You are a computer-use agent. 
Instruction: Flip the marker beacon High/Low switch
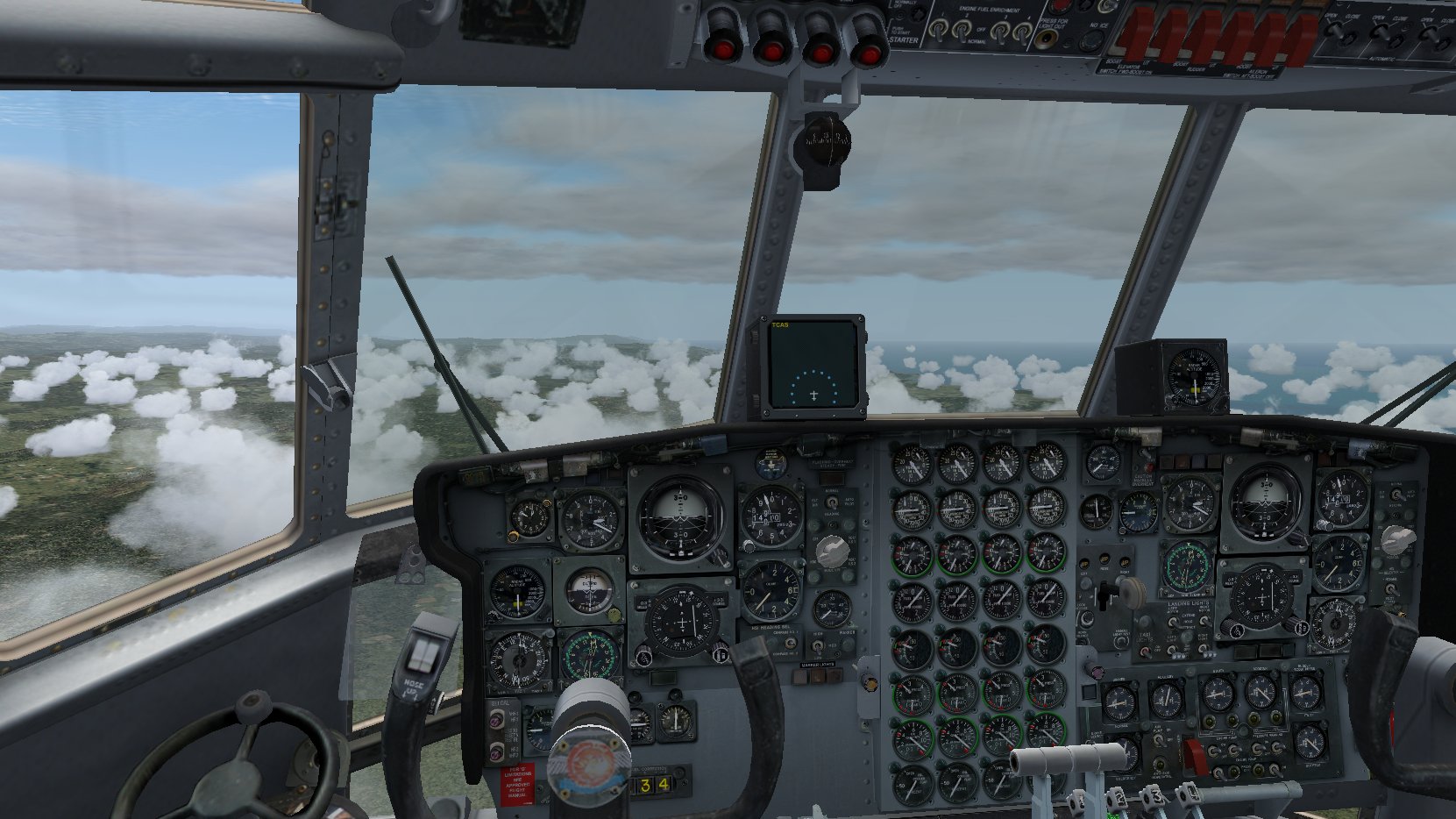[x=816, y=646]
